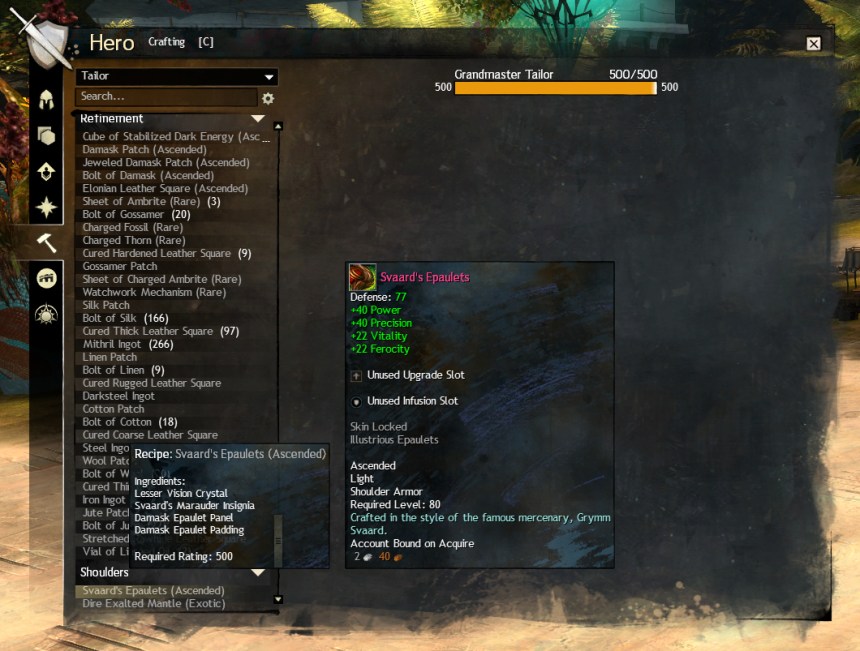Collapse the Shoulders category
Screen dimensions: 860x651
[258, 573]
